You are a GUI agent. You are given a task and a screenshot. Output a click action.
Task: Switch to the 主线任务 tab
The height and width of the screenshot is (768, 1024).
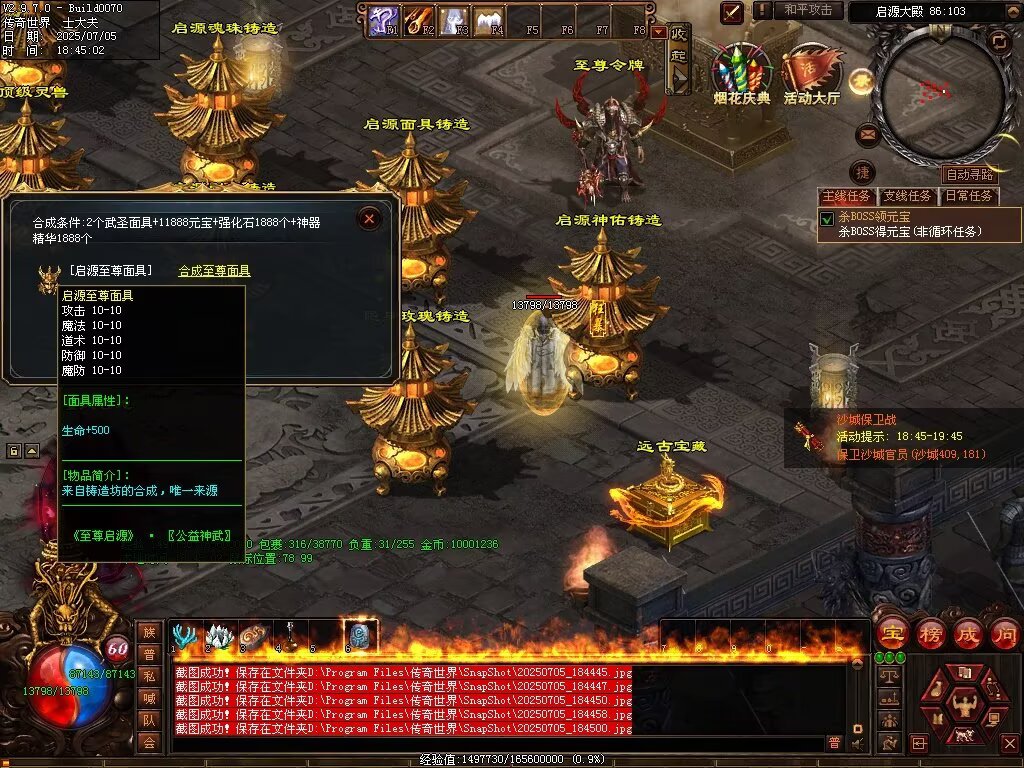(846, 196)
